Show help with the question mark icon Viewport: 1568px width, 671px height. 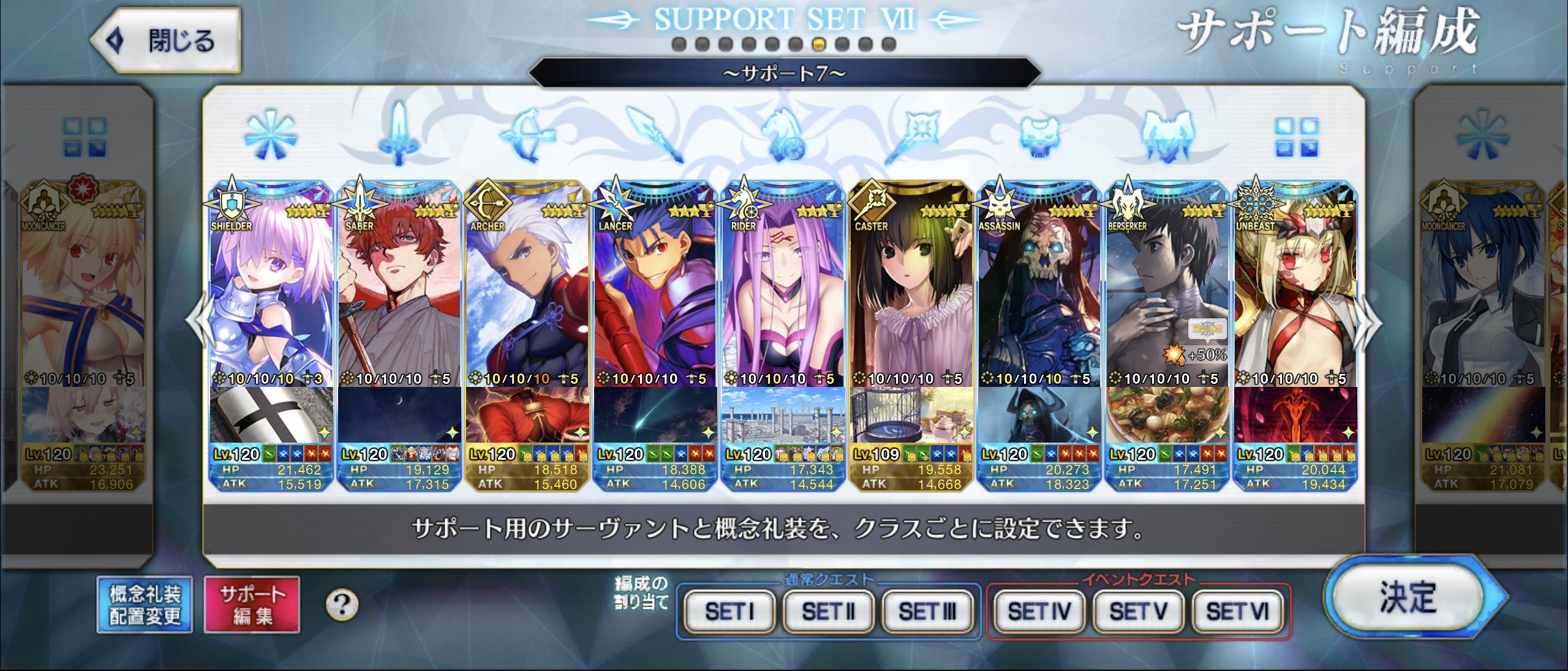click(342, 605)
